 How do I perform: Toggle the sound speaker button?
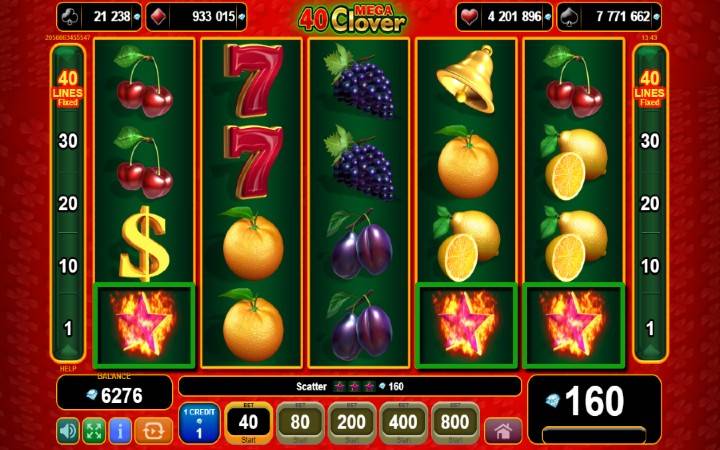click(x=68, y=431)
